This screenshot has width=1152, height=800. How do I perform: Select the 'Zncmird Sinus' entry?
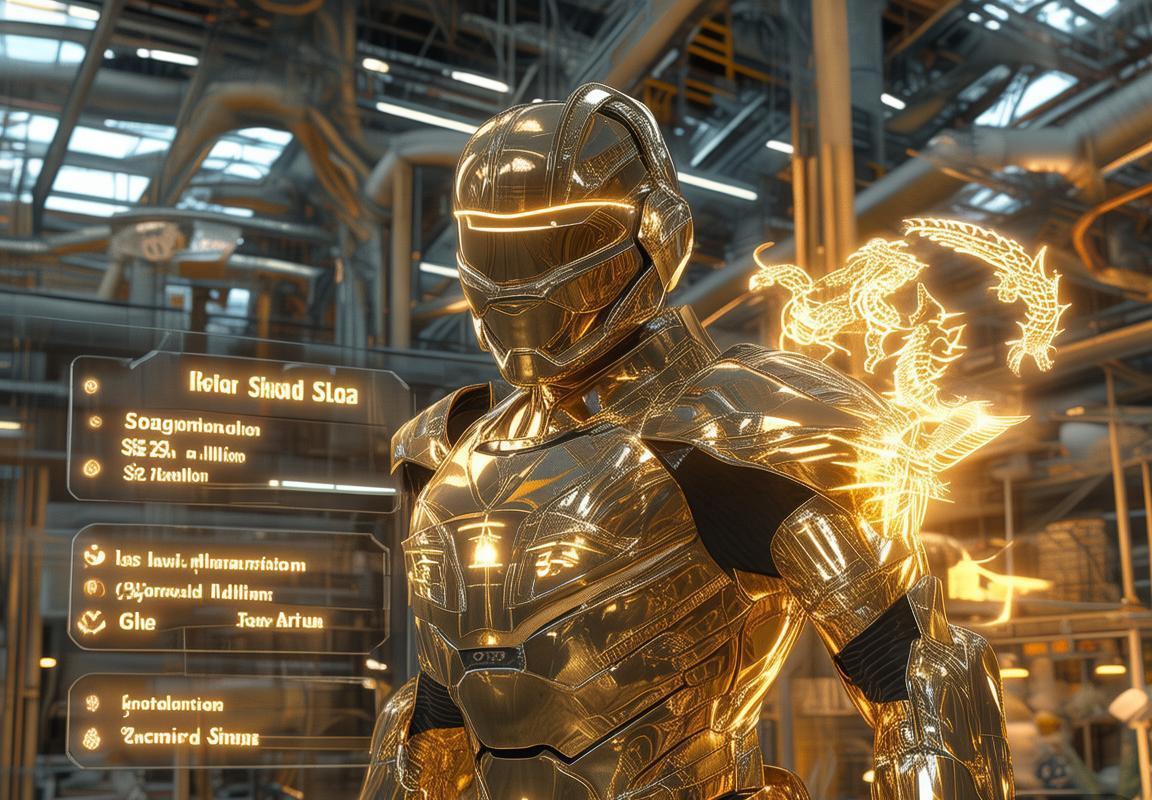[x=190, y=738]
